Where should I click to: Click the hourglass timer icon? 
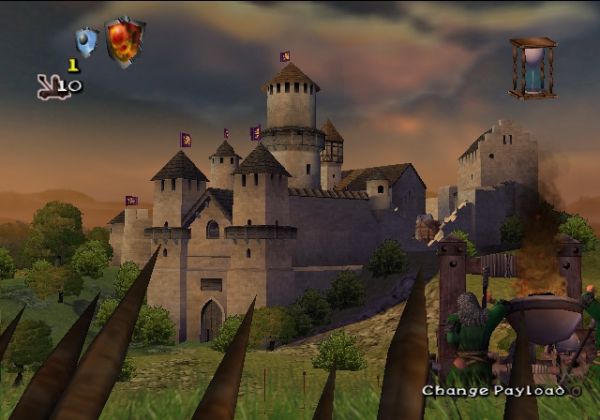tap(532, 68)
